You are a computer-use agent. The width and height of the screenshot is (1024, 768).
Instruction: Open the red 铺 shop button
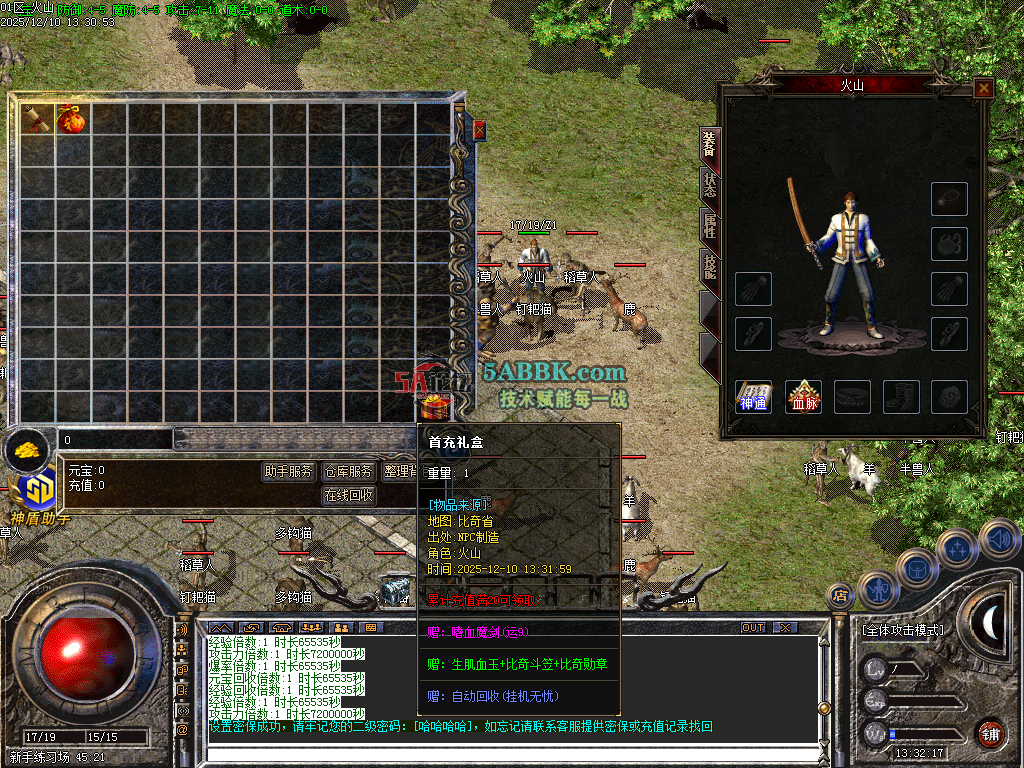(989, 733)
